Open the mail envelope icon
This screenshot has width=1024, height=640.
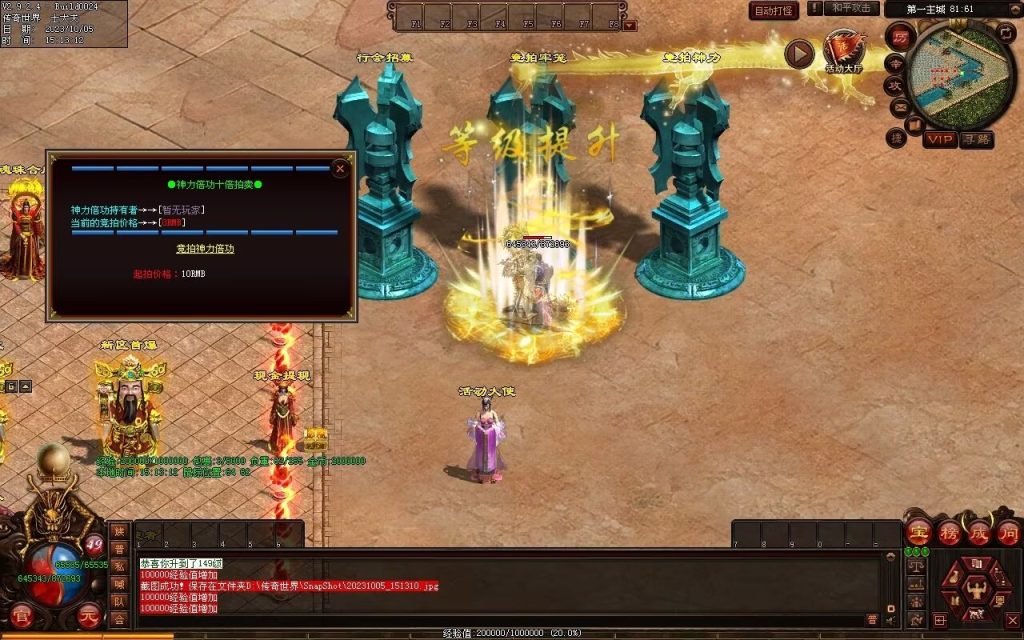tap(898, 106)
